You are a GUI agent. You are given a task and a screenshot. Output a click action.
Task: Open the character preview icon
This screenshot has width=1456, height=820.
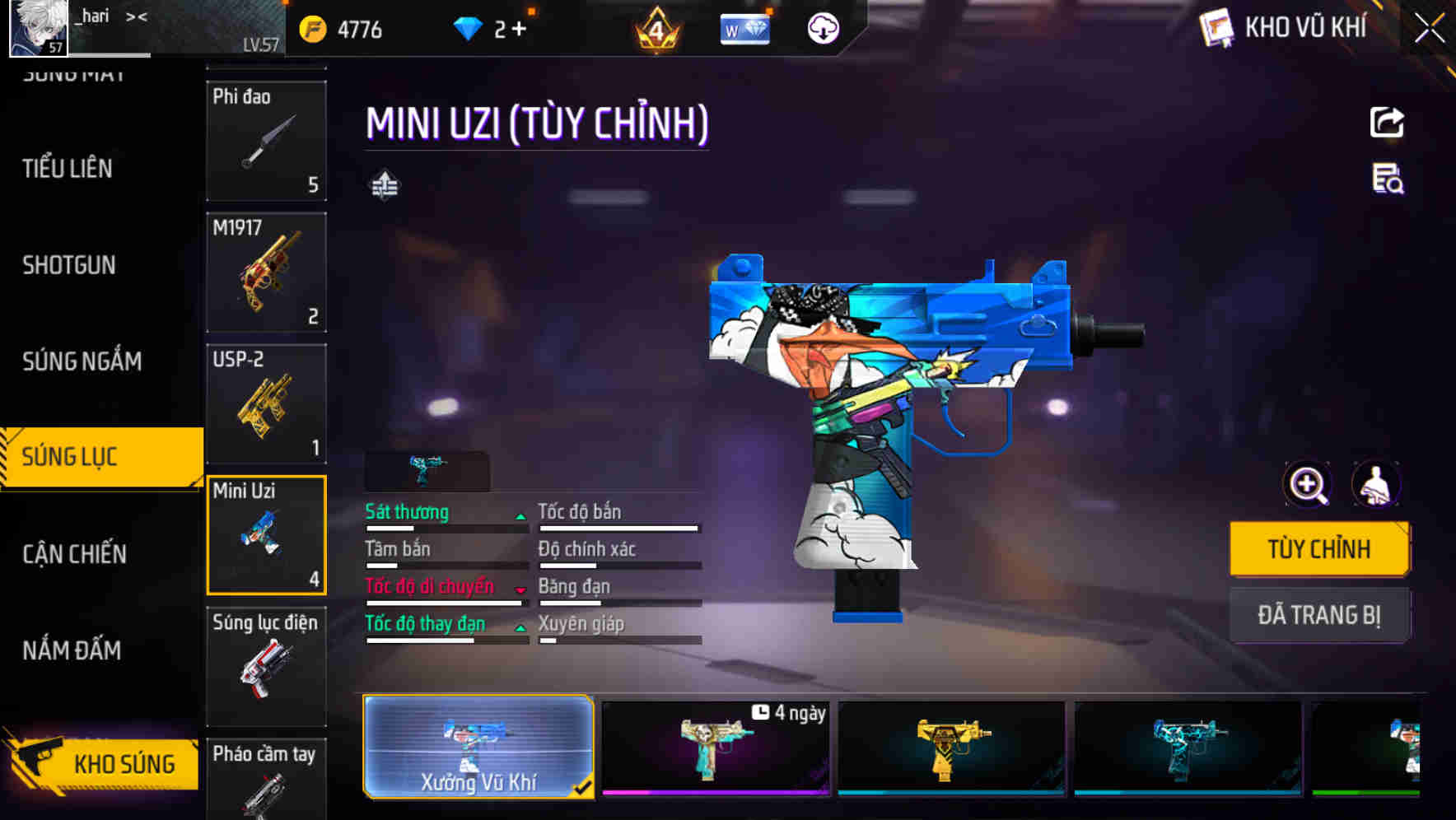pos(1376,485)
